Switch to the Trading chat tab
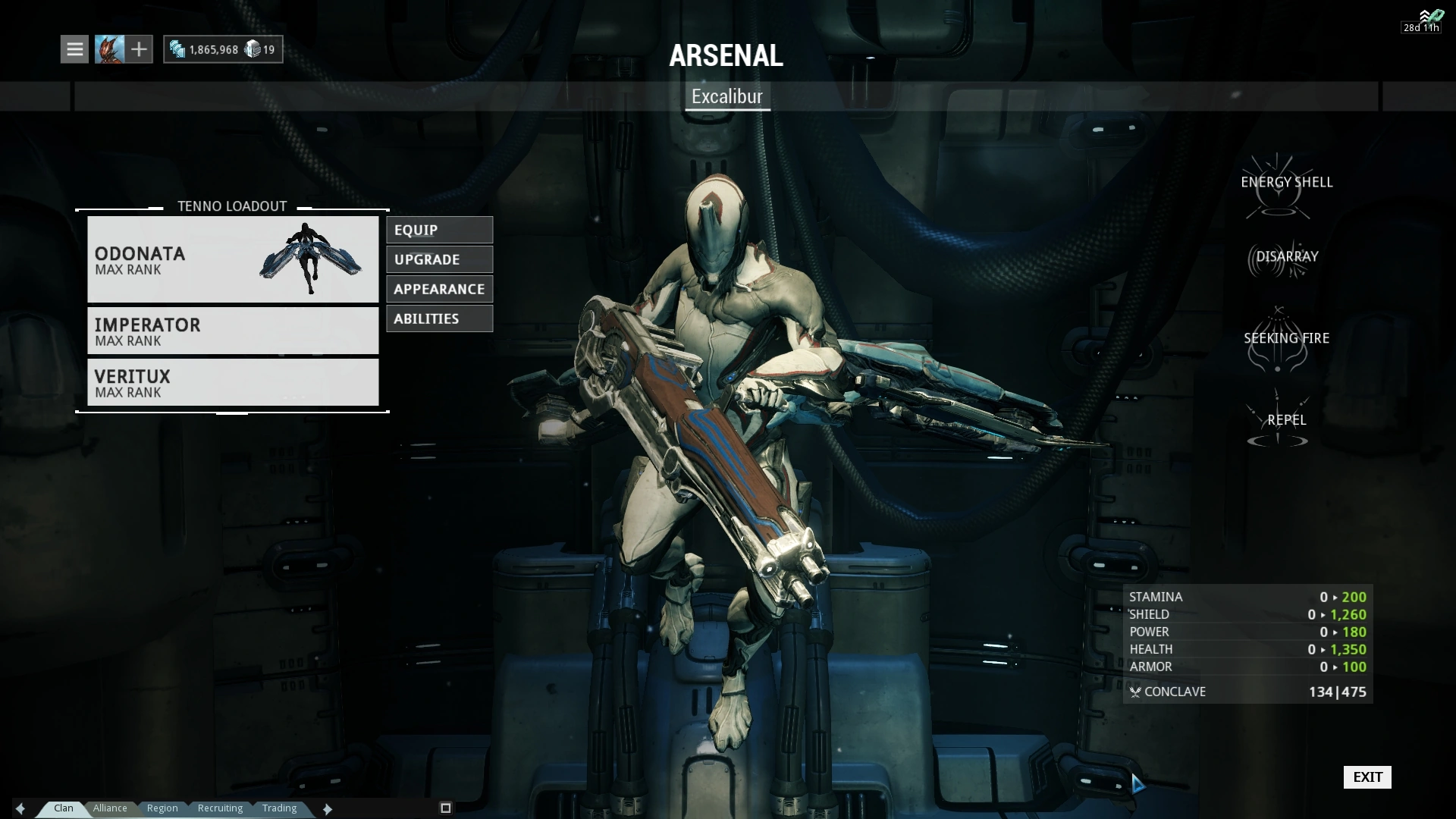This screenshot has width=1456, height=819. [x=279, y=808]
